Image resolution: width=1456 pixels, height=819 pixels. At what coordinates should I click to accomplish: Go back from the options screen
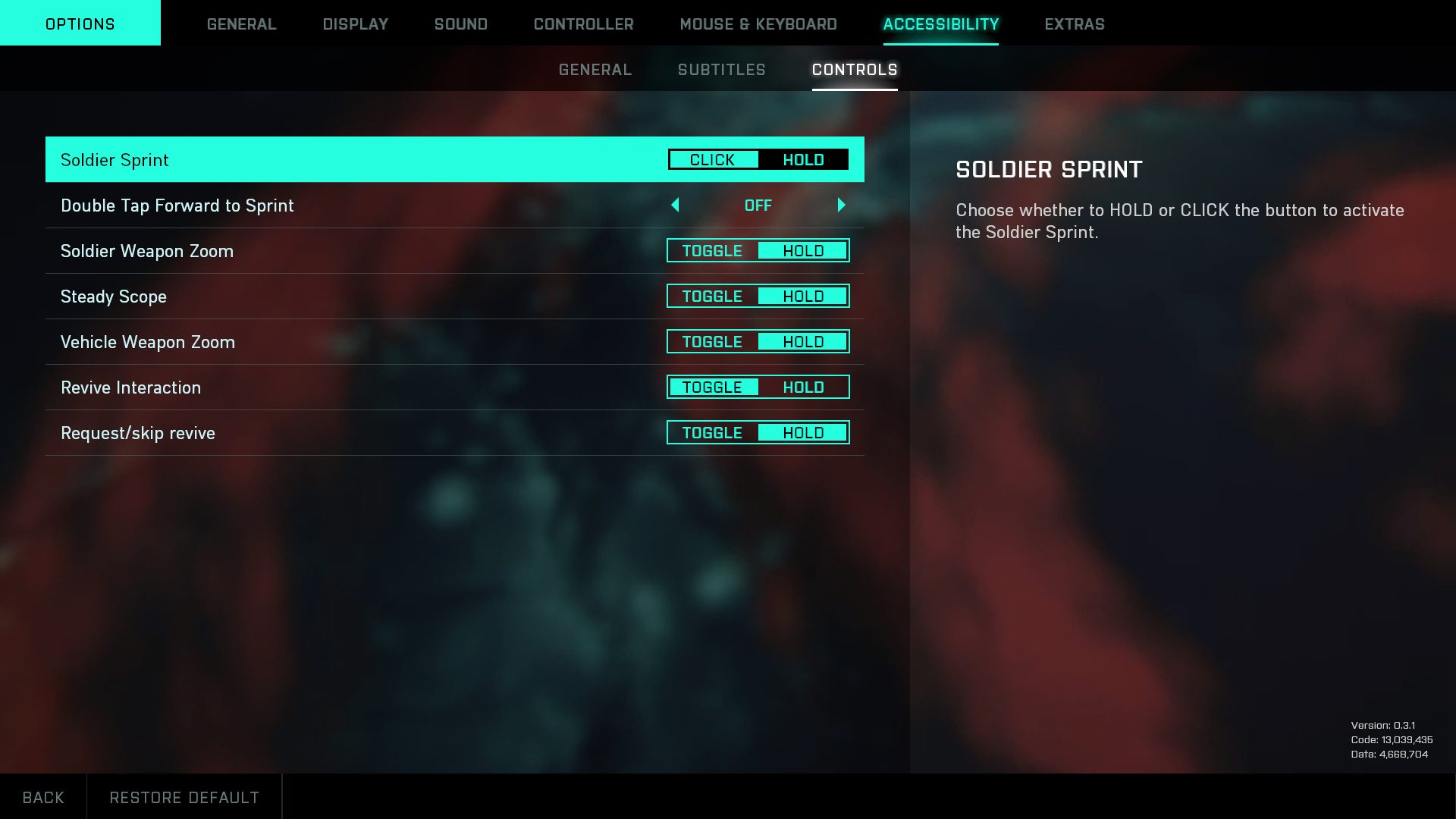pyautogui.click(x=43, y=797)
